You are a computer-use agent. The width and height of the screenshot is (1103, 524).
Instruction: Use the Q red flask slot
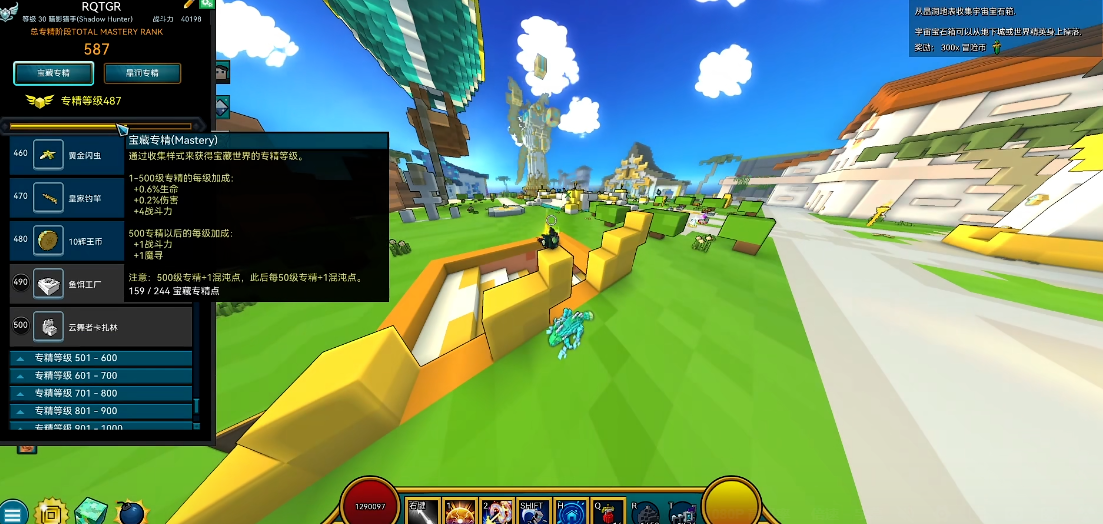tap(607, 510)
